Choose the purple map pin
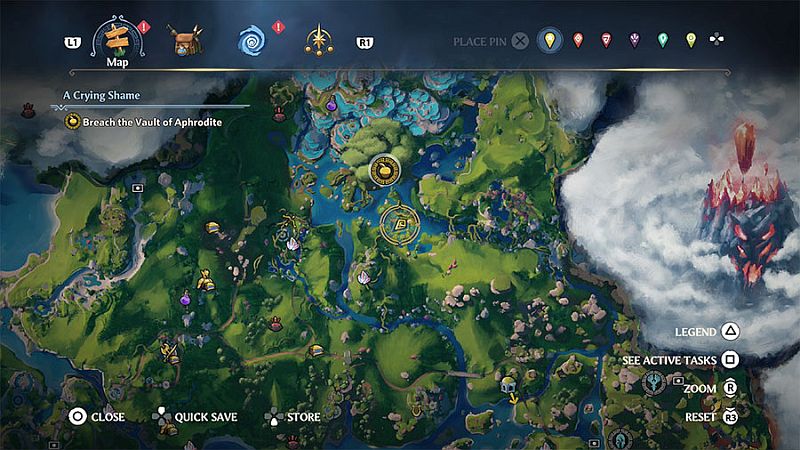800x450 pixels. pyautogui.click(x=634, y=41)
